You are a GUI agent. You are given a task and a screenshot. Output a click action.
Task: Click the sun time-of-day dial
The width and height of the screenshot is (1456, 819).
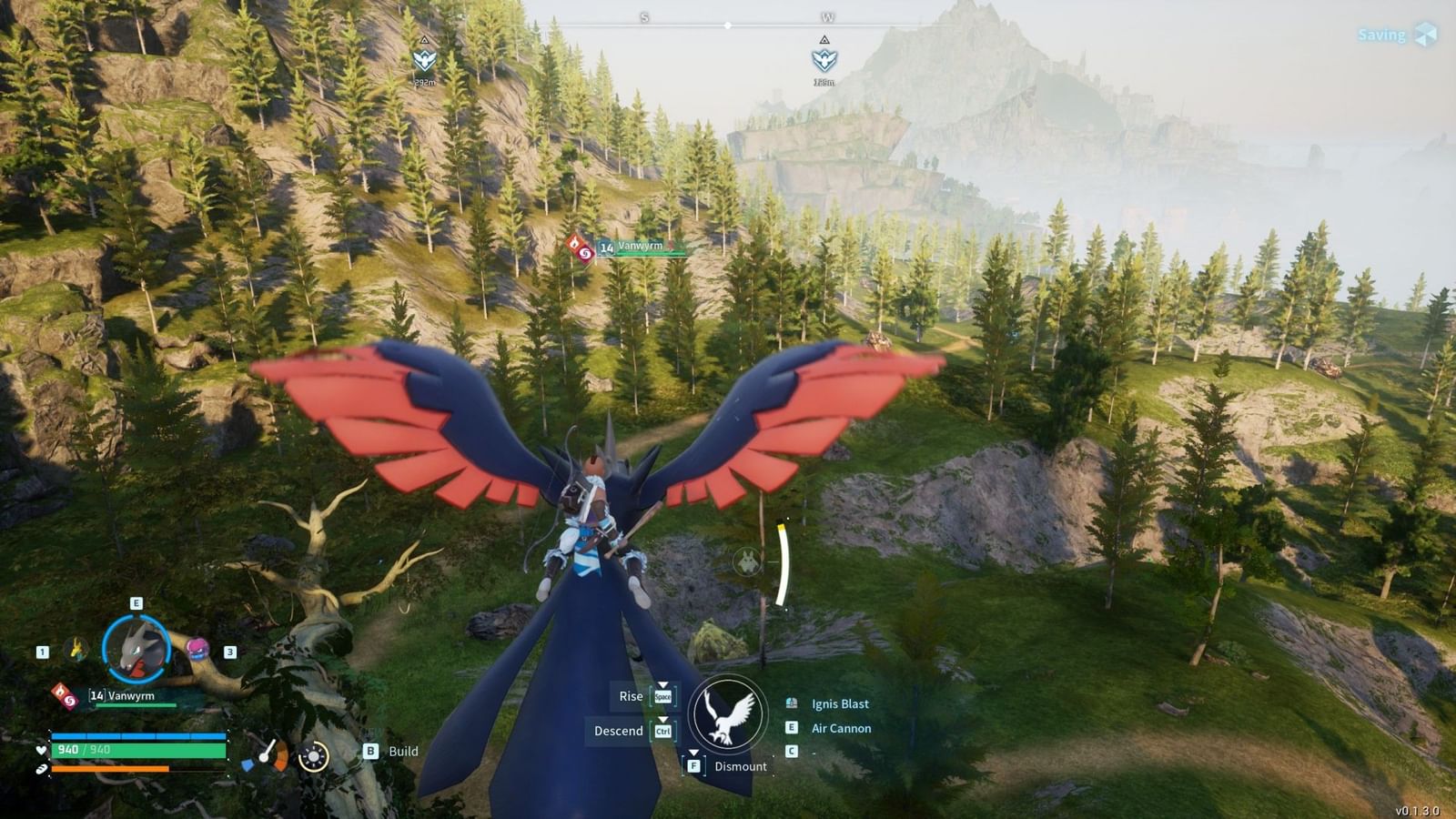pyautogui.click(x=314, y=756)
